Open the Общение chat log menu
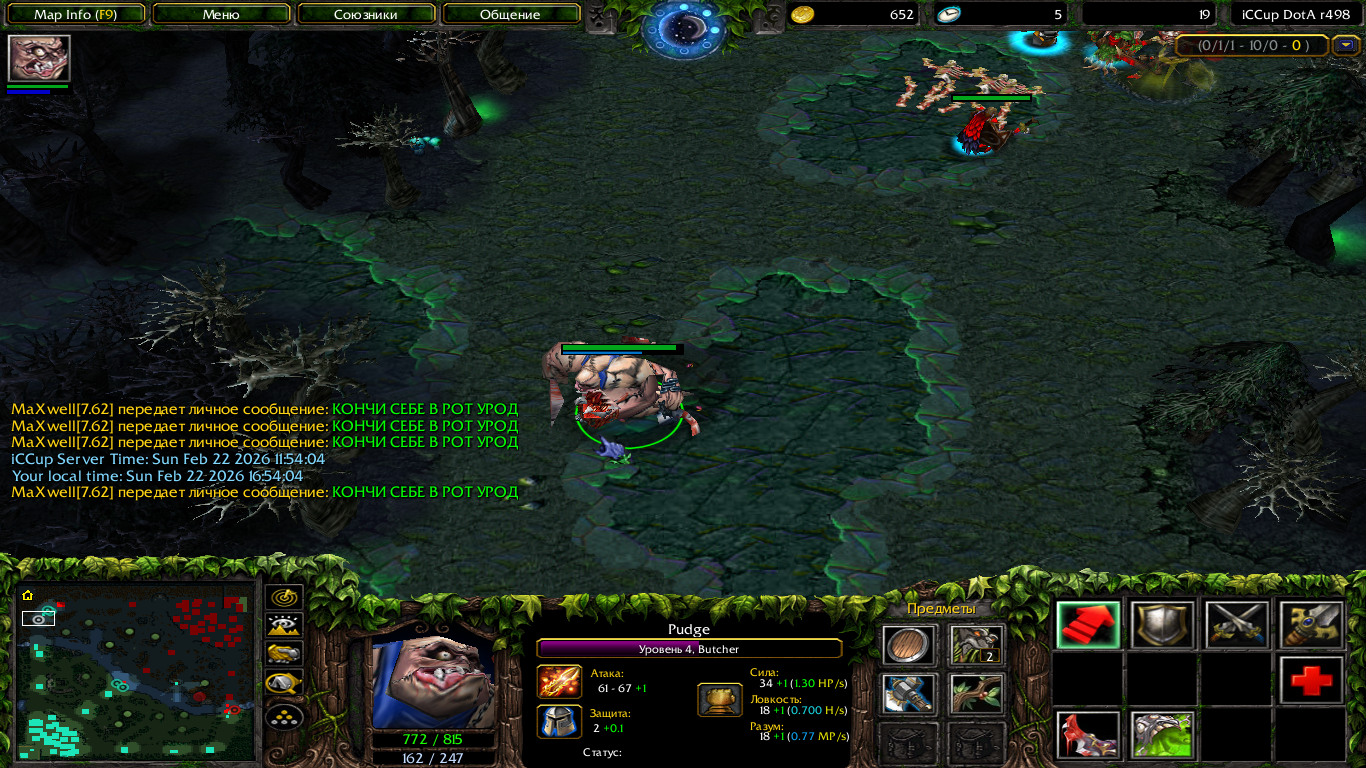Screen dimensions: 1366x768 pos(510,14)
